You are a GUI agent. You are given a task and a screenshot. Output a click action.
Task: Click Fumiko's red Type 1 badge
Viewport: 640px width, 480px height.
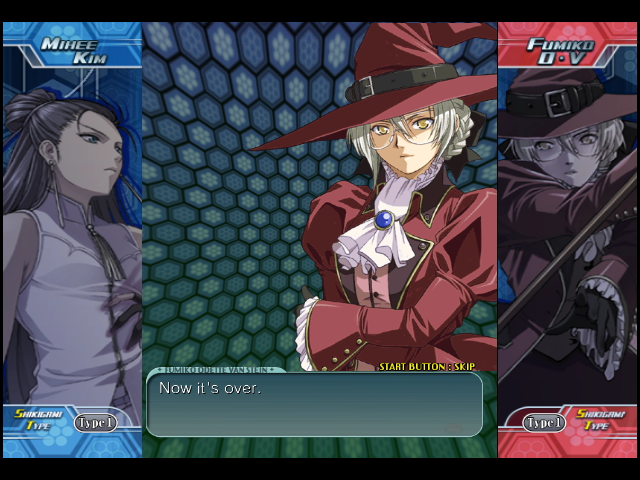pos(545,423)
